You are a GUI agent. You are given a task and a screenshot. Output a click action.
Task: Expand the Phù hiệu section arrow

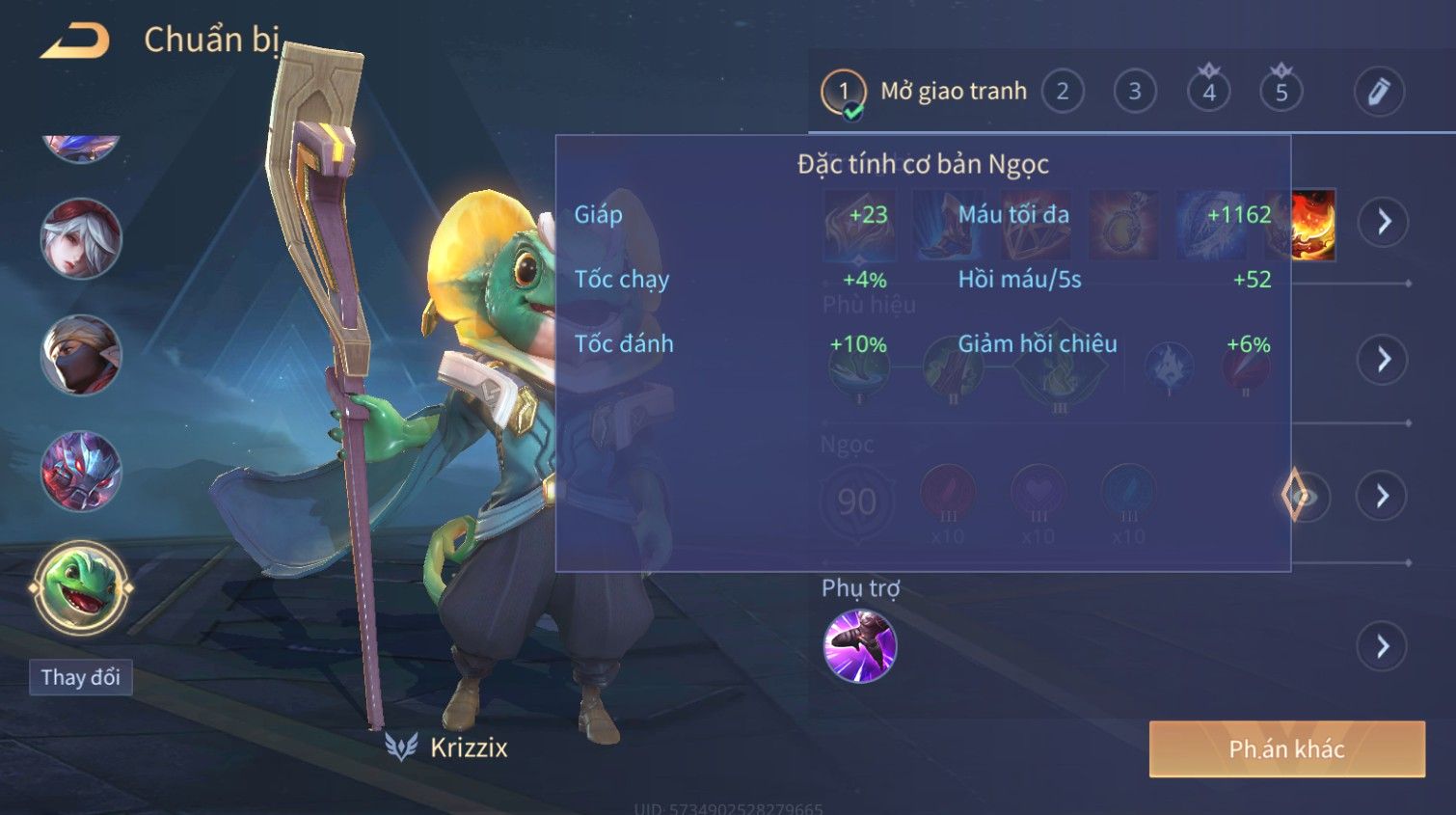[x=1383, y=360]
